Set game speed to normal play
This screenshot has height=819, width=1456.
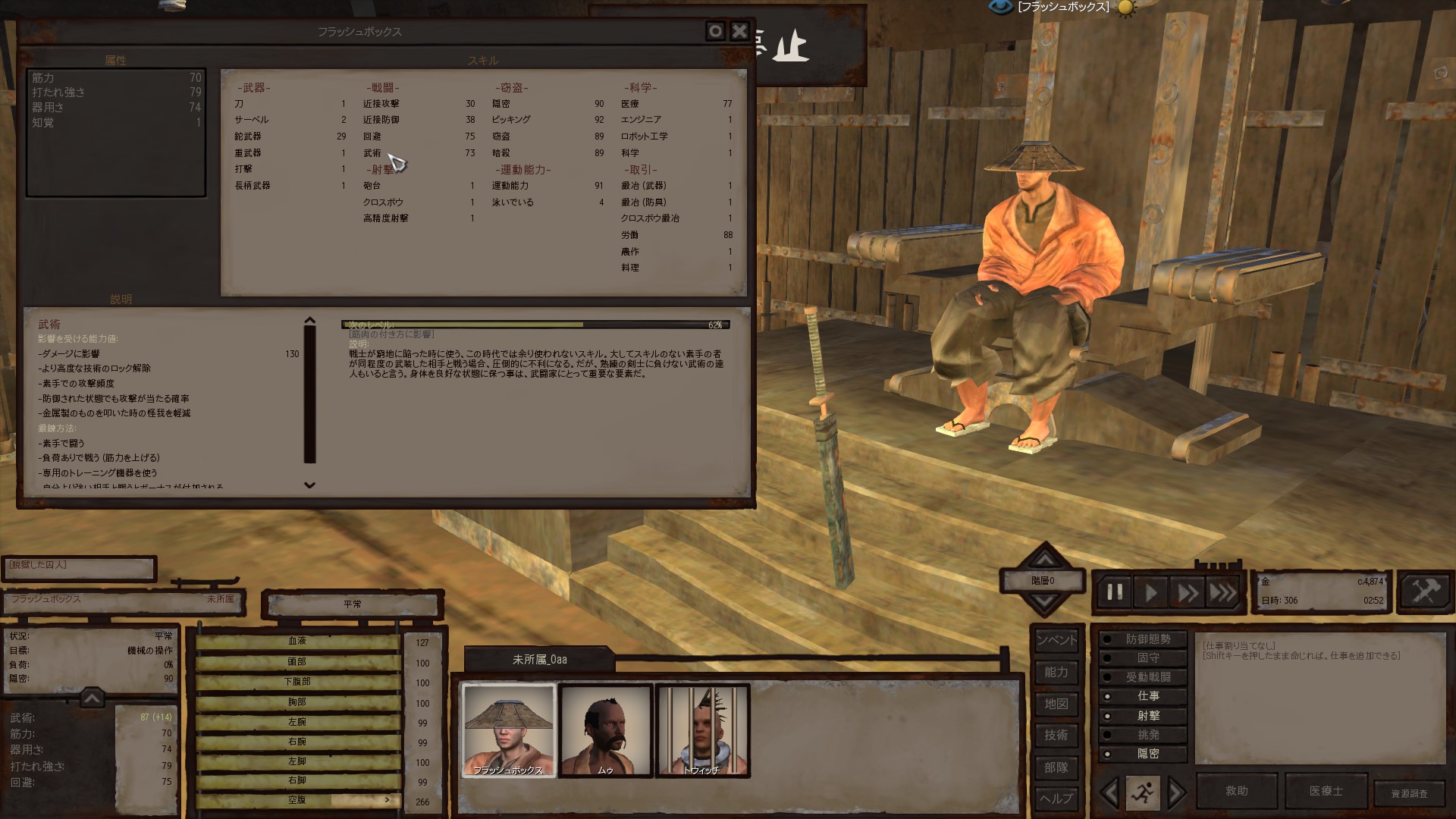tap(1150, 592)
